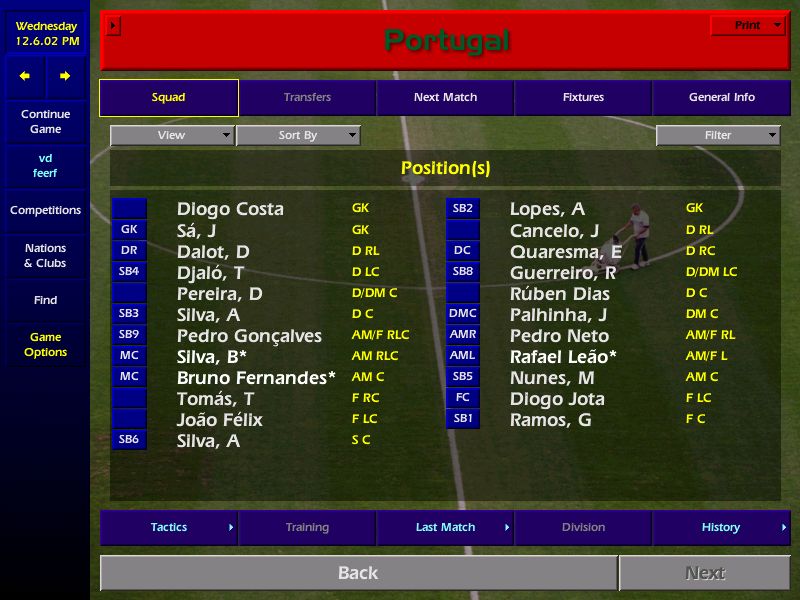View the Last Match report
Viewport: 800px width, 600px height.
click(445, 528)
